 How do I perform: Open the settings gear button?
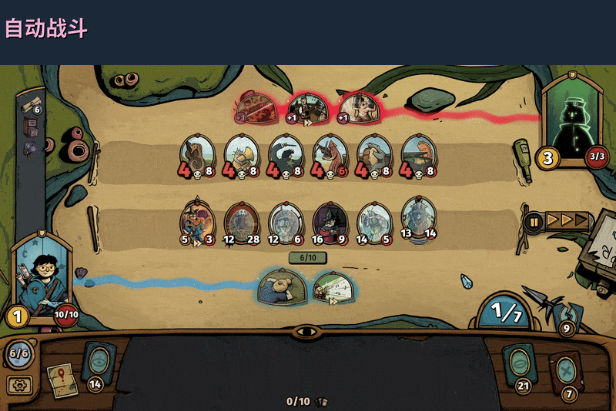coord(17,384)
